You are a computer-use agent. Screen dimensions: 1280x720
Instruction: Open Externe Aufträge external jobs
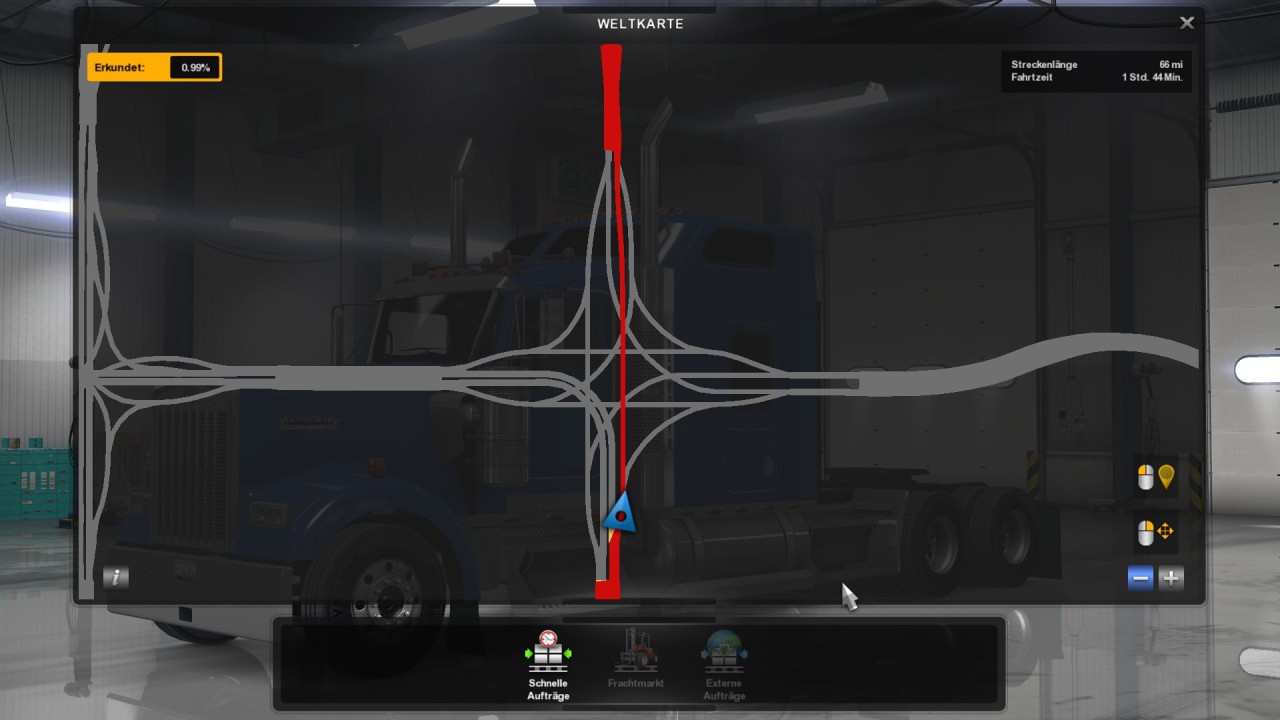click(x=723, y=664)
